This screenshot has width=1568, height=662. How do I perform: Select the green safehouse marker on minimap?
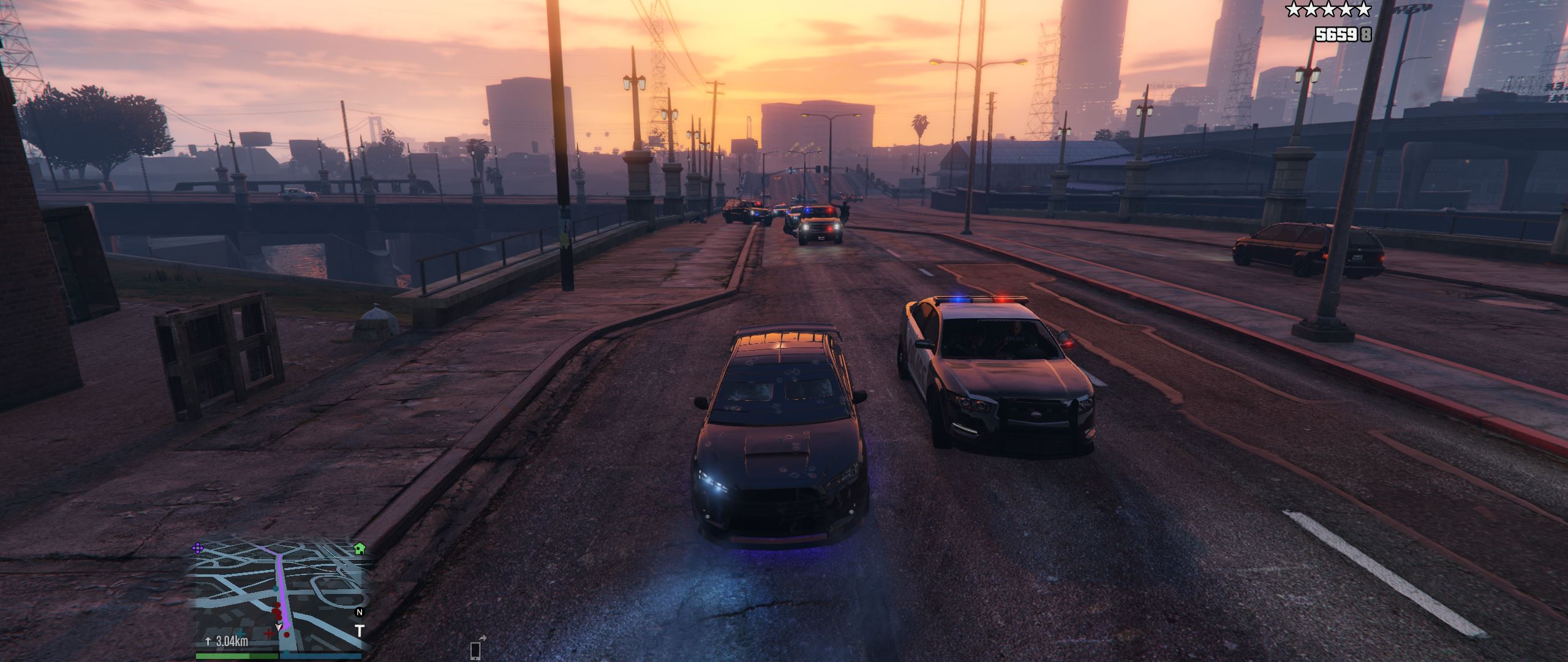(x=360, y=548)
